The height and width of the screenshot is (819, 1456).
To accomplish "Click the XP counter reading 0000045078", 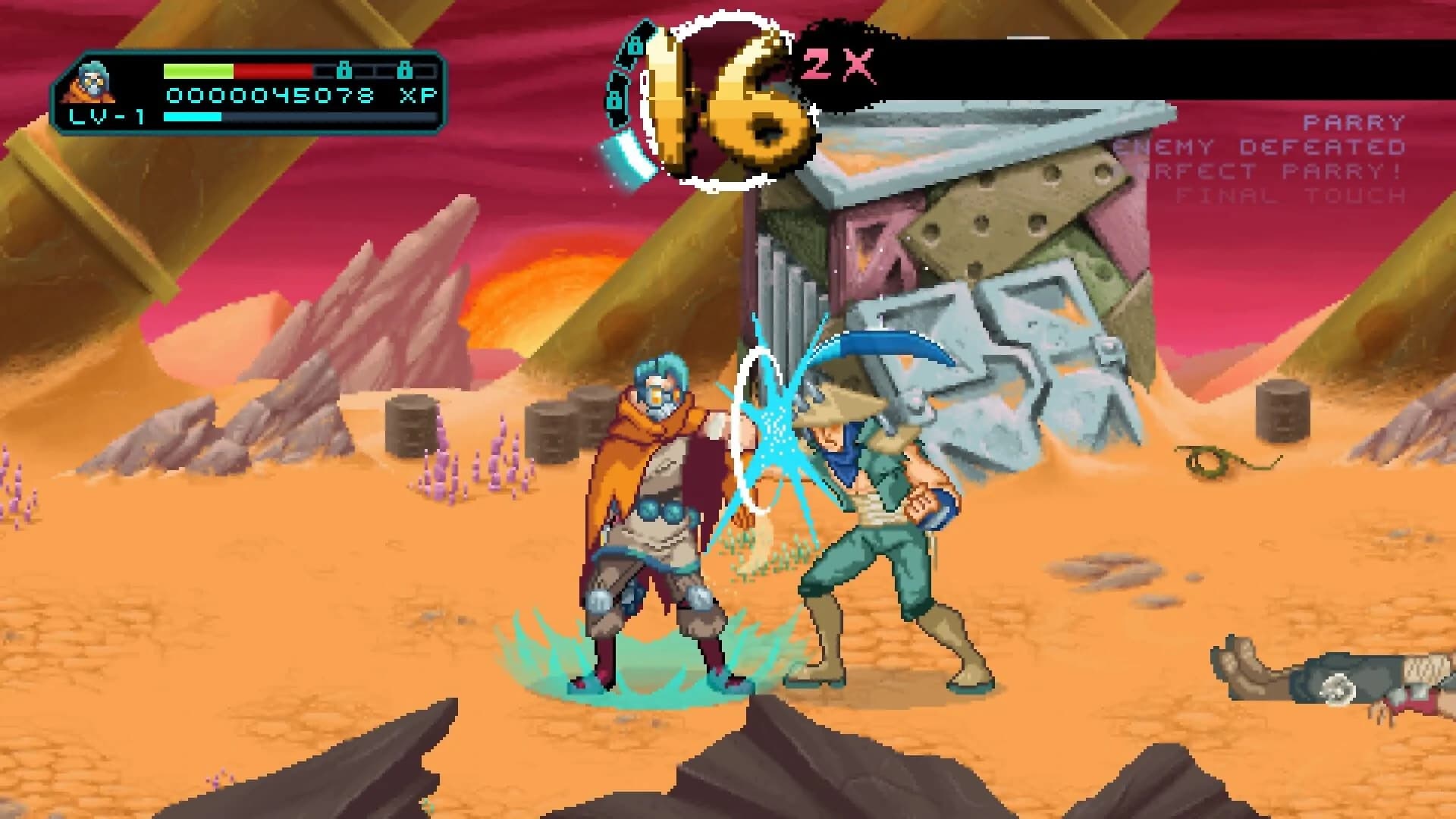I will coord(269,94).
